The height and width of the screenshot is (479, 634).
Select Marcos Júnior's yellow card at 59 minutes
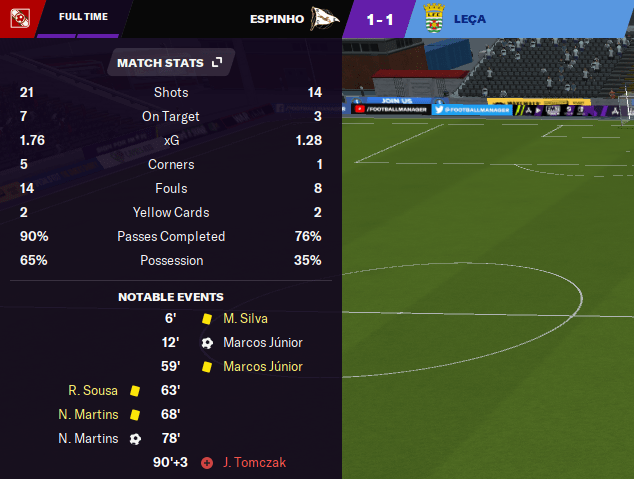coord(262,366)
